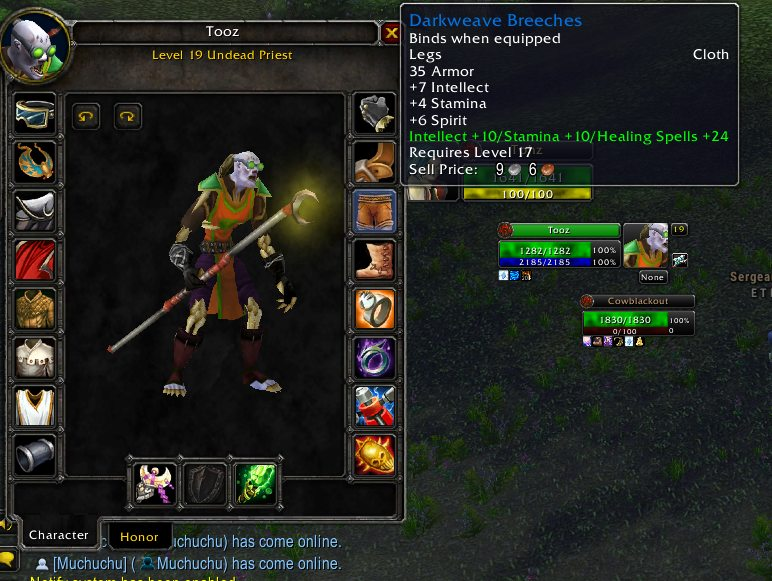Viewport: 772px width, 581px height.
Task: Select the goggles head slot
Action: tap(35, 113)
